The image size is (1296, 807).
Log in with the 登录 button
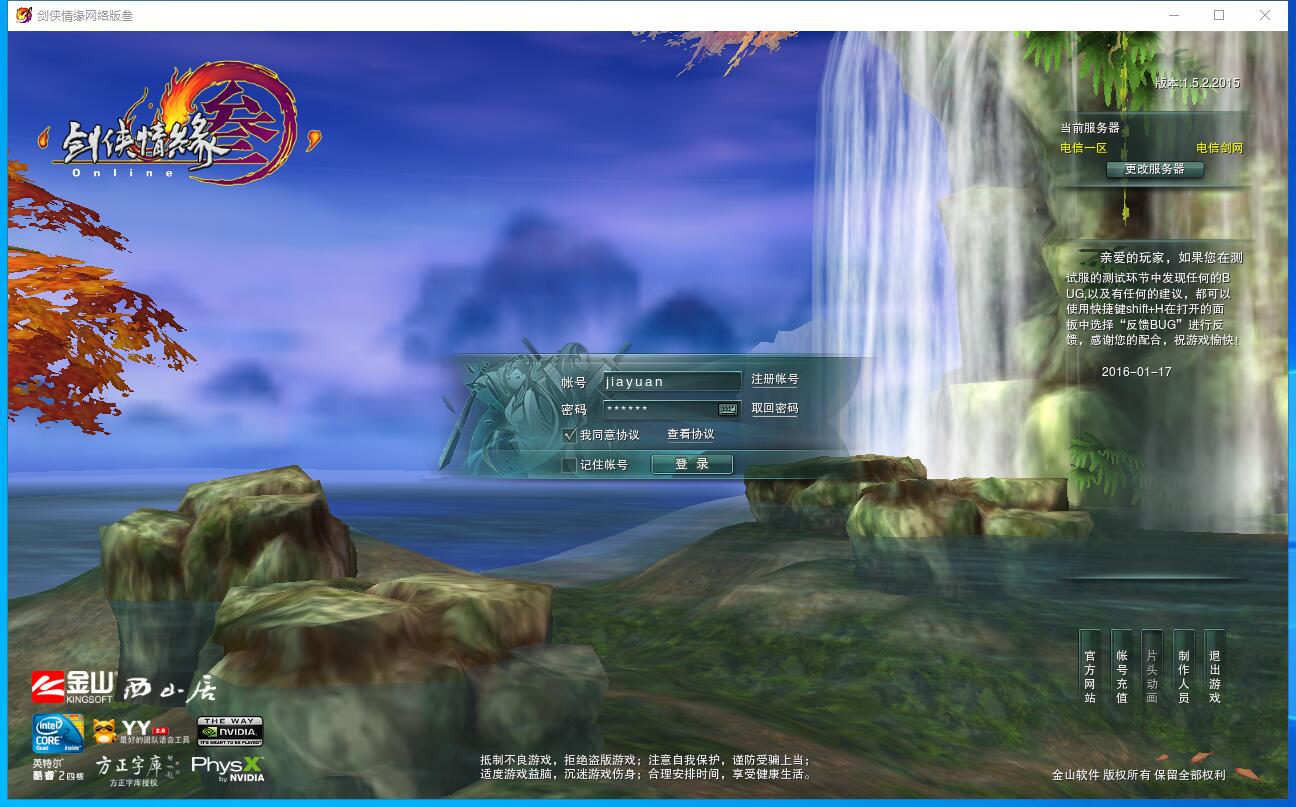(692, 464)
